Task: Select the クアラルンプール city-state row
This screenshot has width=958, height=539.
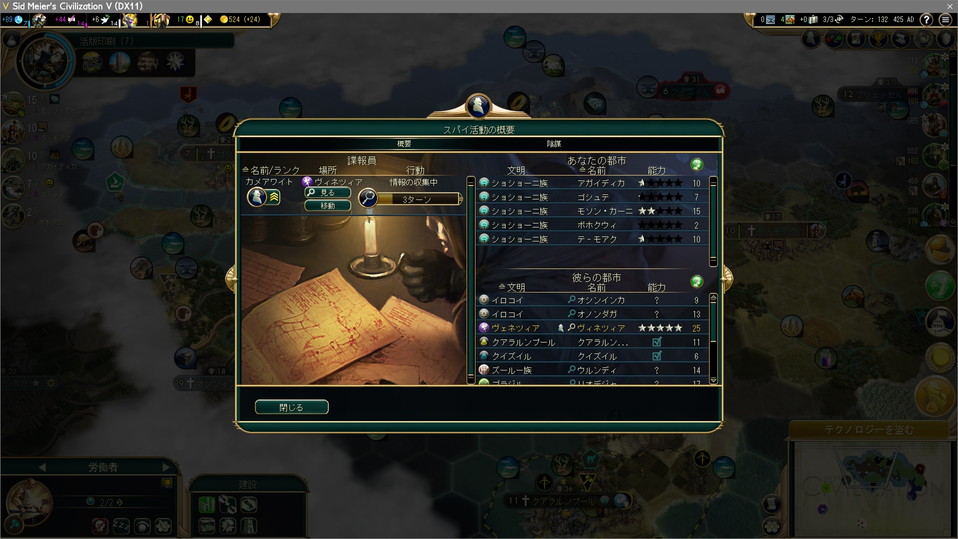Action: (x=592, y=341)
